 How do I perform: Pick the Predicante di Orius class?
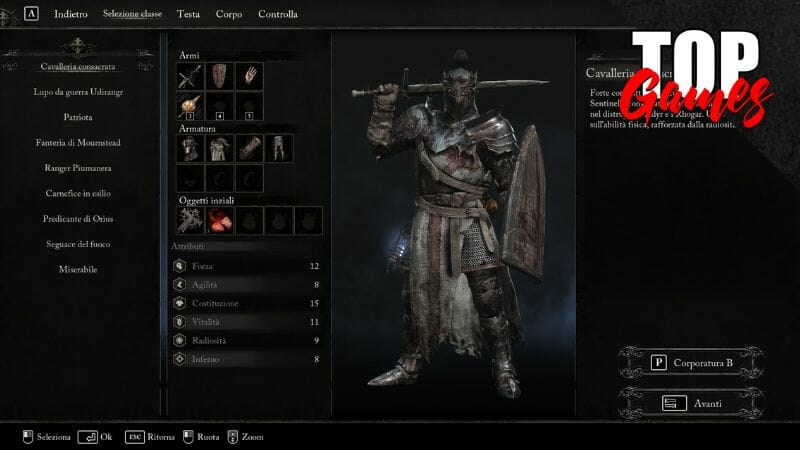78,219
